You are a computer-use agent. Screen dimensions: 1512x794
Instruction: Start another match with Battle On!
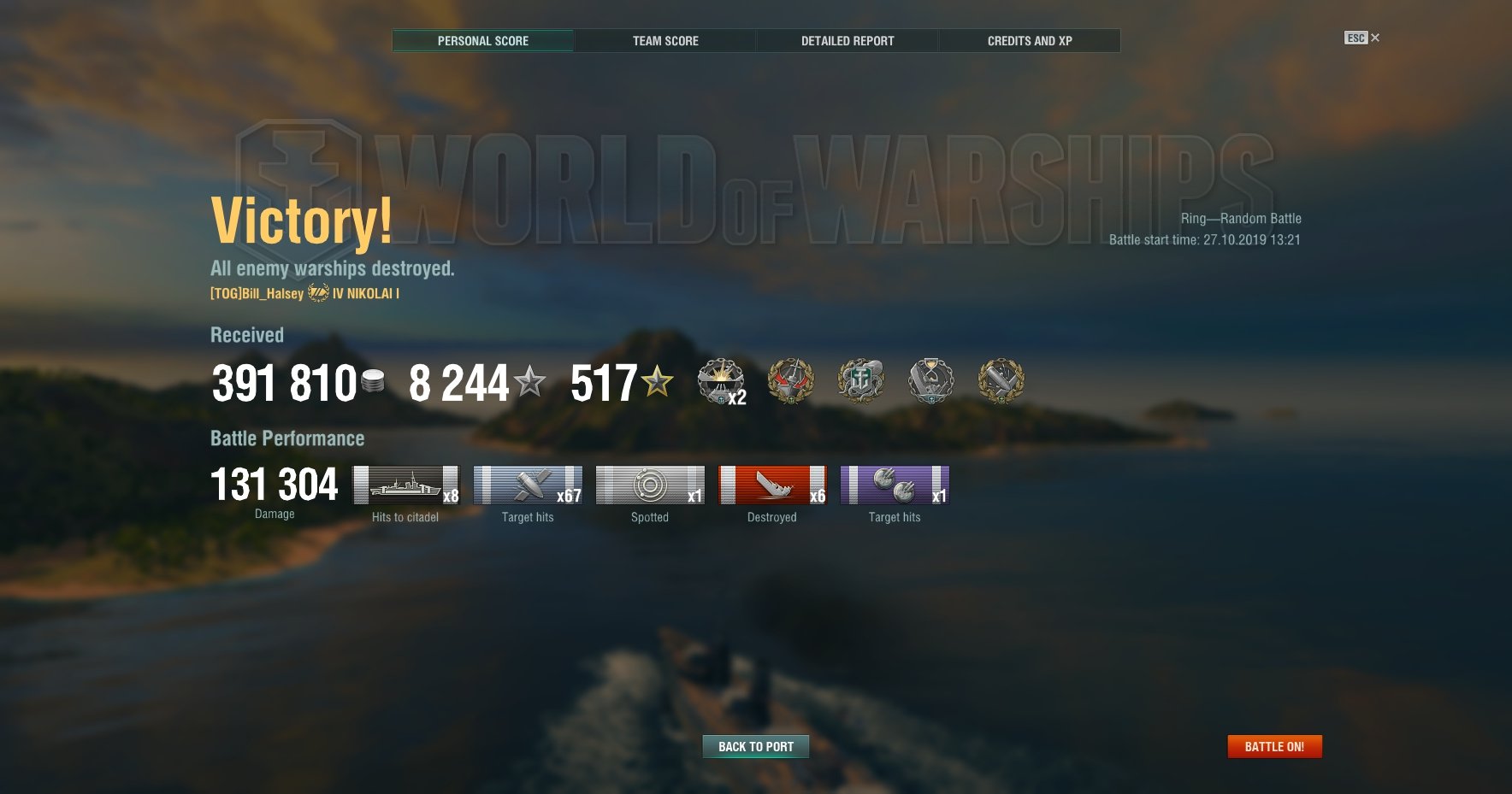pos(1274,747)
